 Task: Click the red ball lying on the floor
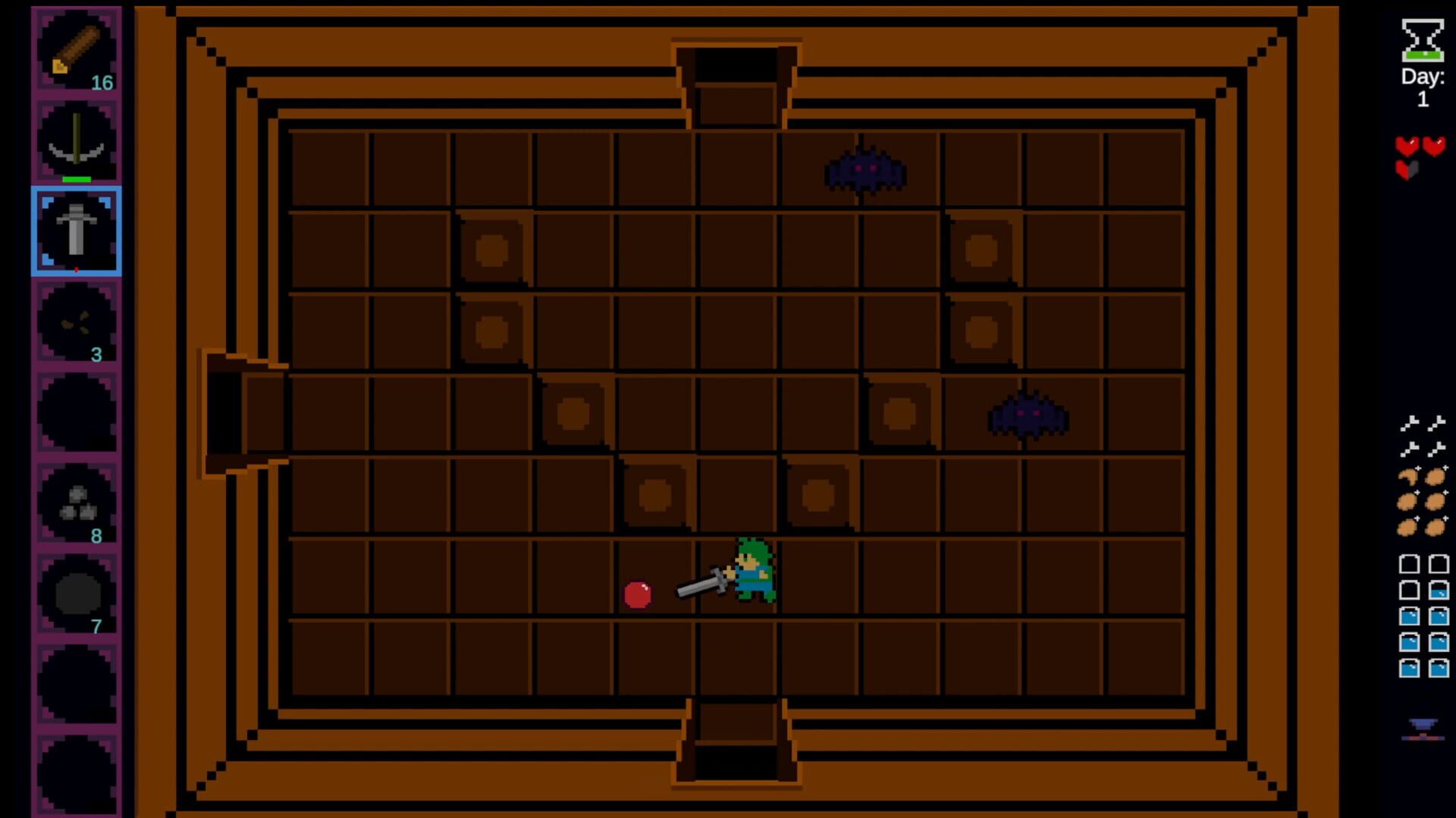(639, 595)
